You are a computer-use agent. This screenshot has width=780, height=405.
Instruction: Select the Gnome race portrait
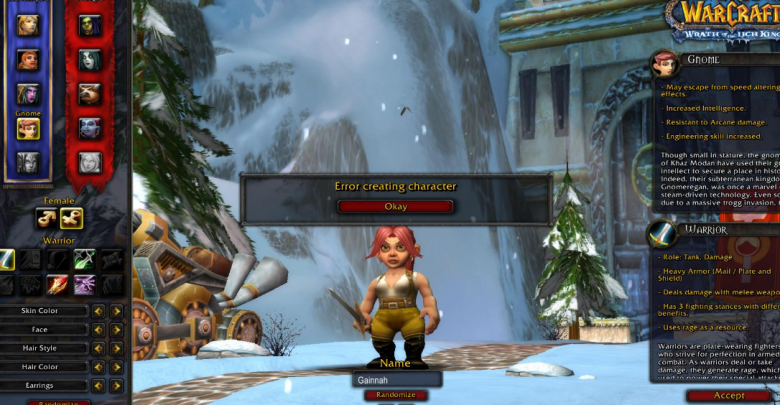[x=28, y=128]
